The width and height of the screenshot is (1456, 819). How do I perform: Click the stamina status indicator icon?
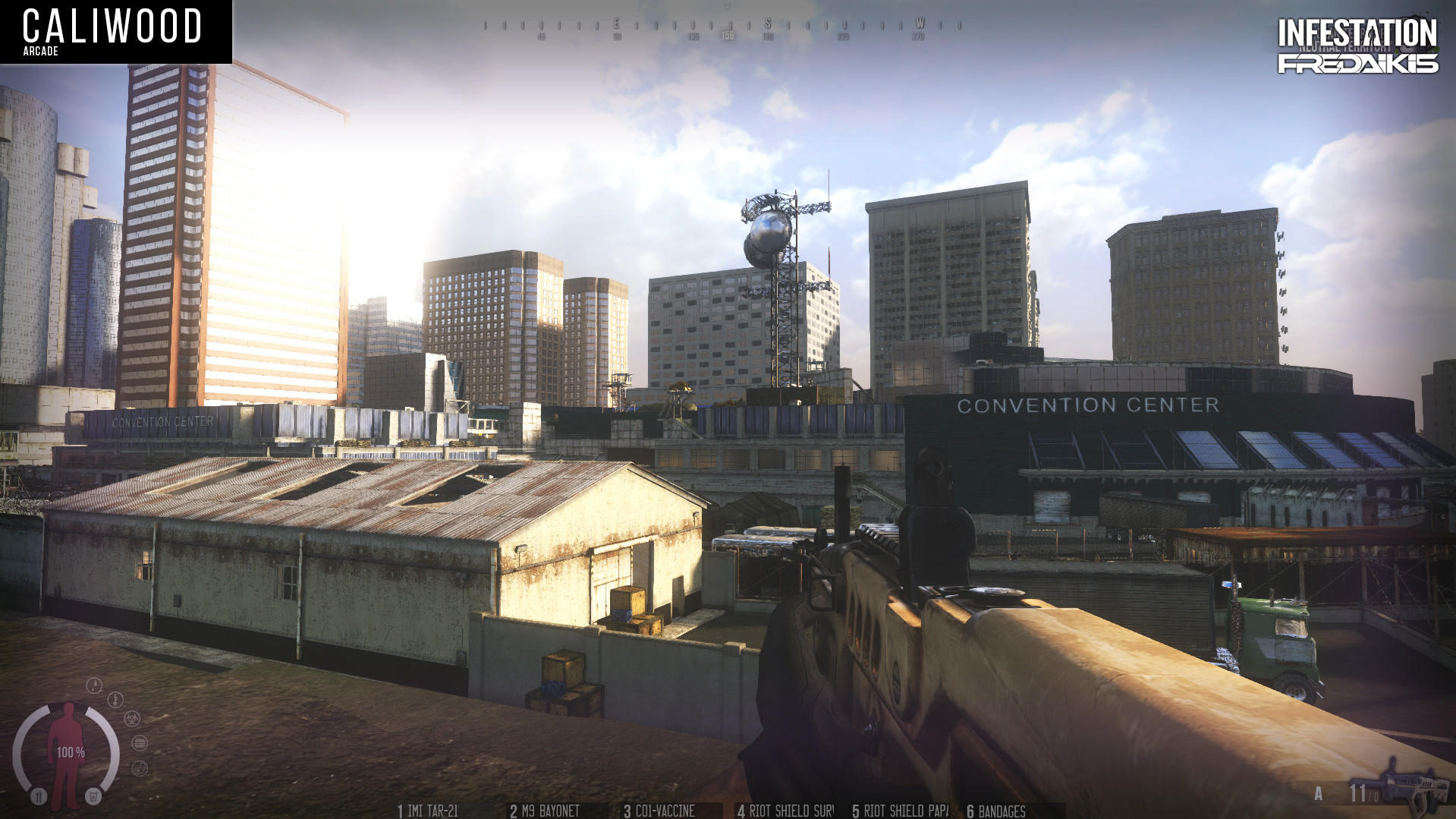point(140,744)
